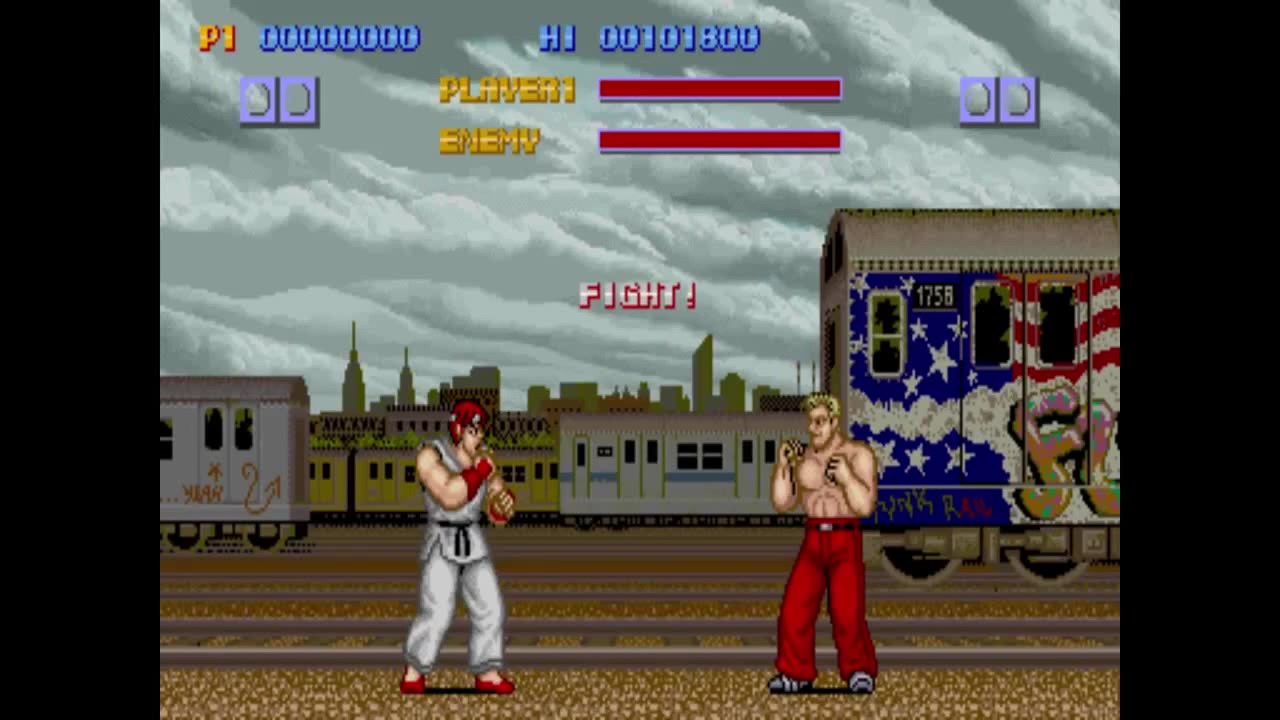Image resolution: width=1280 pixels, height=720 pixels.
Task: Click the ENEMY name label
Action: [488, 140]
